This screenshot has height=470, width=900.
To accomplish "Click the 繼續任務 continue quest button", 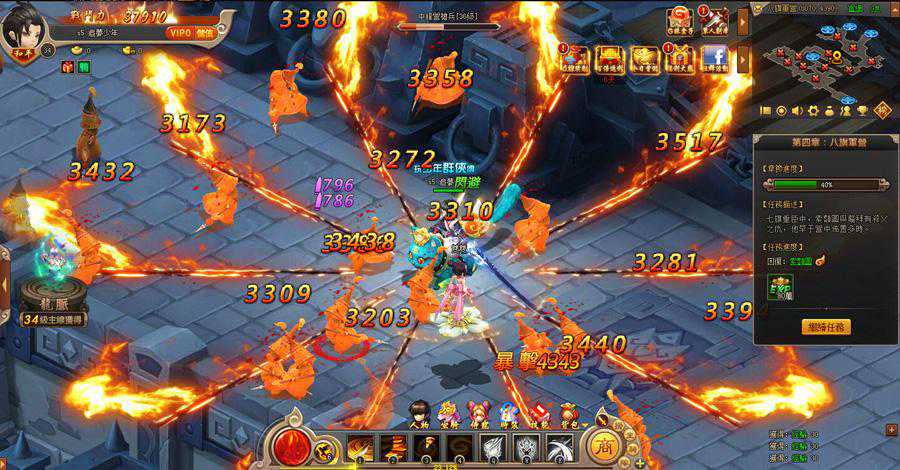I will [827, 326].
